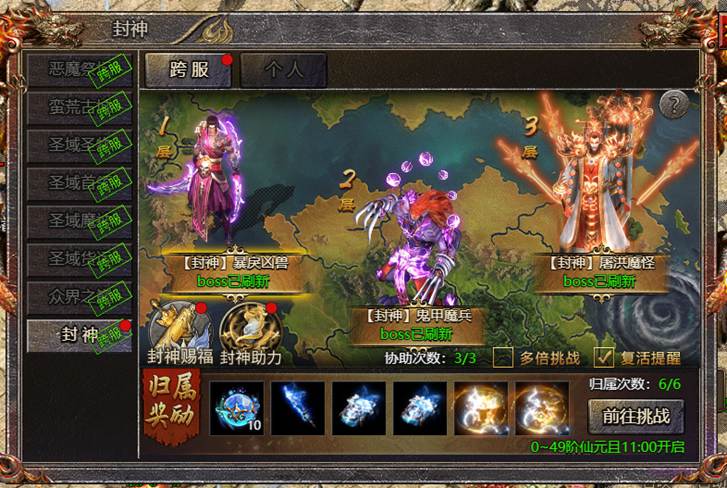This screenshot has height=488, width=727.
Task: Inspect the reward item with count 10
Action: (236, 408)
